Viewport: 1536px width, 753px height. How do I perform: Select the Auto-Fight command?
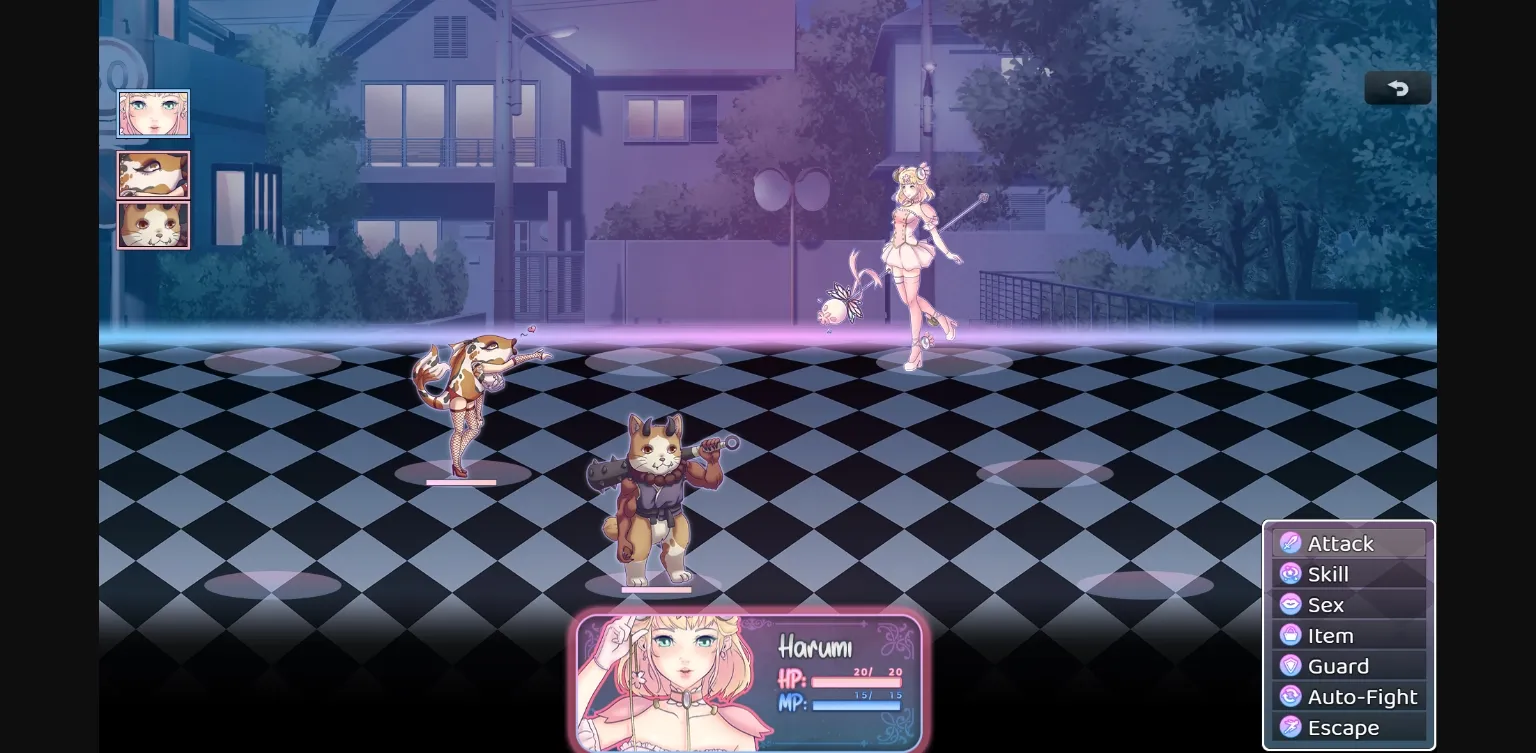(1363, 696)
